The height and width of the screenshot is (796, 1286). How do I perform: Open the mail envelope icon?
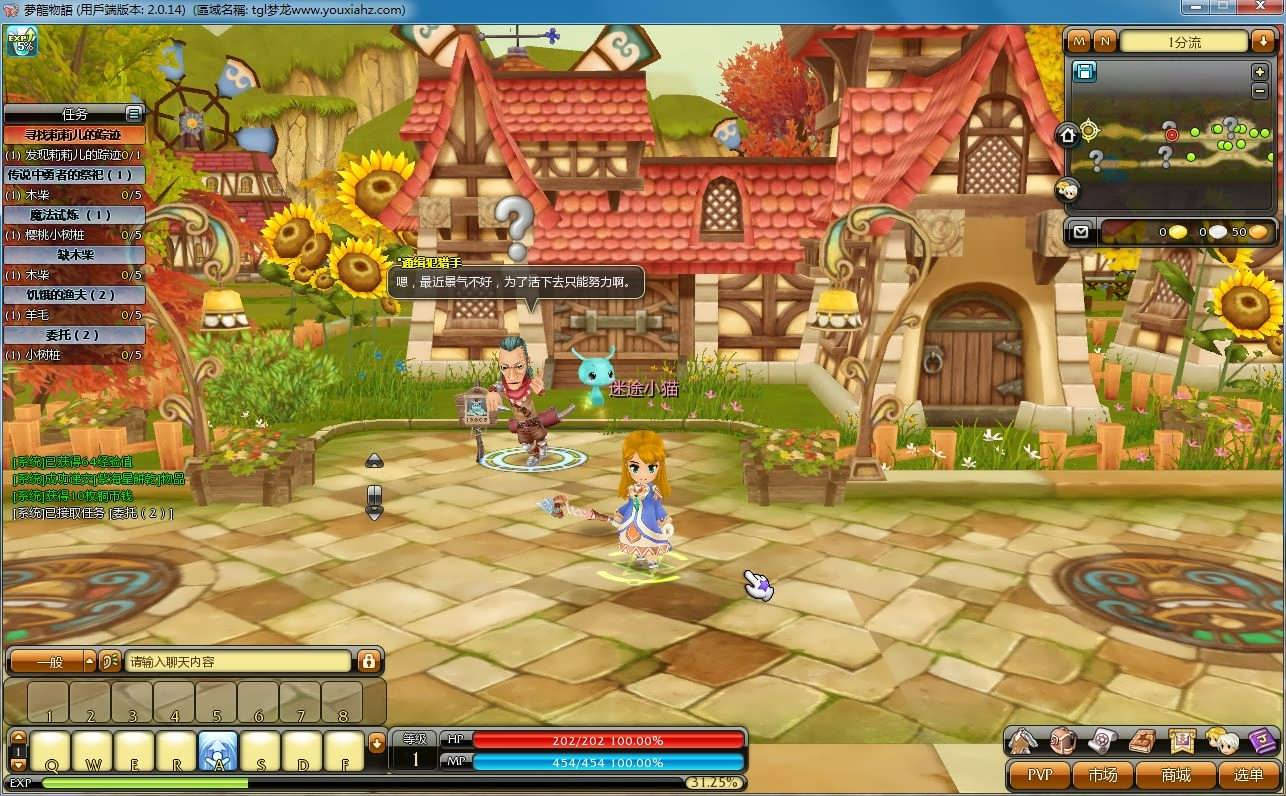coord(1080,232)
